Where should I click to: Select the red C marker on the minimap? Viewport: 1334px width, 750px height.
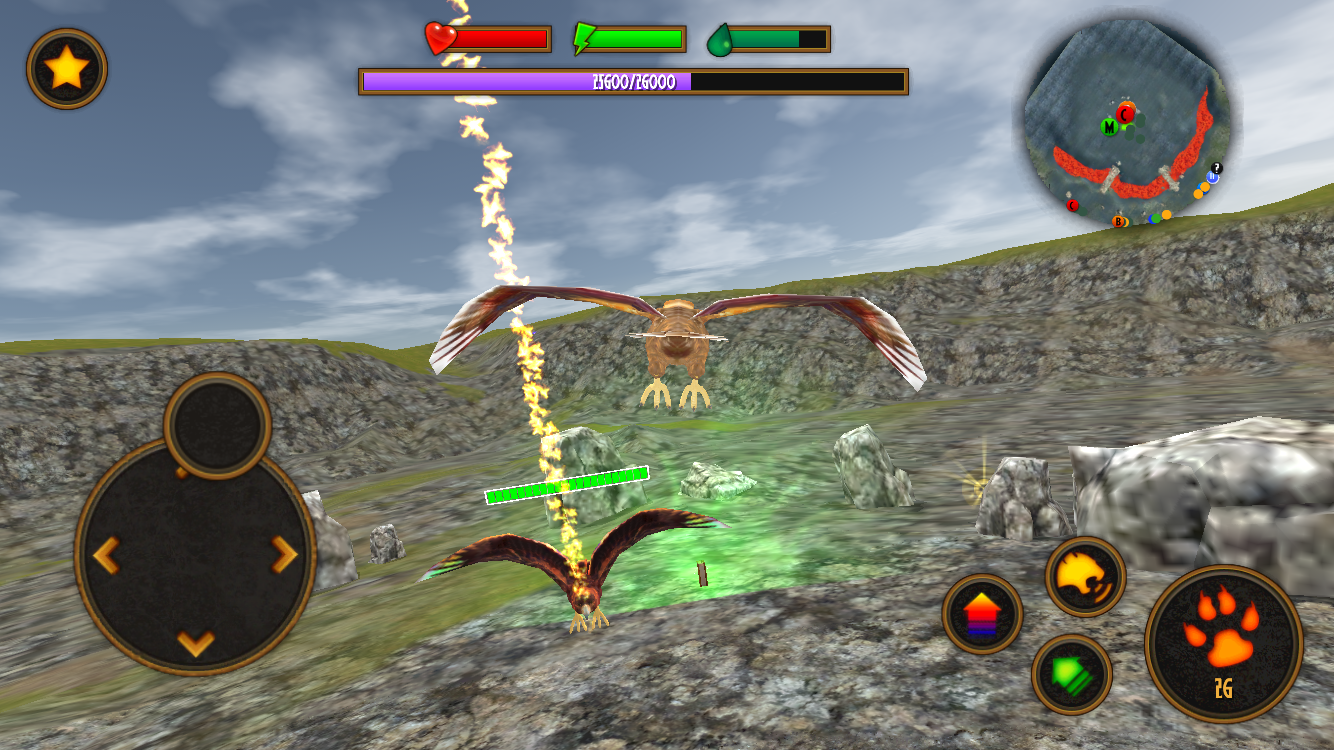1124,115
